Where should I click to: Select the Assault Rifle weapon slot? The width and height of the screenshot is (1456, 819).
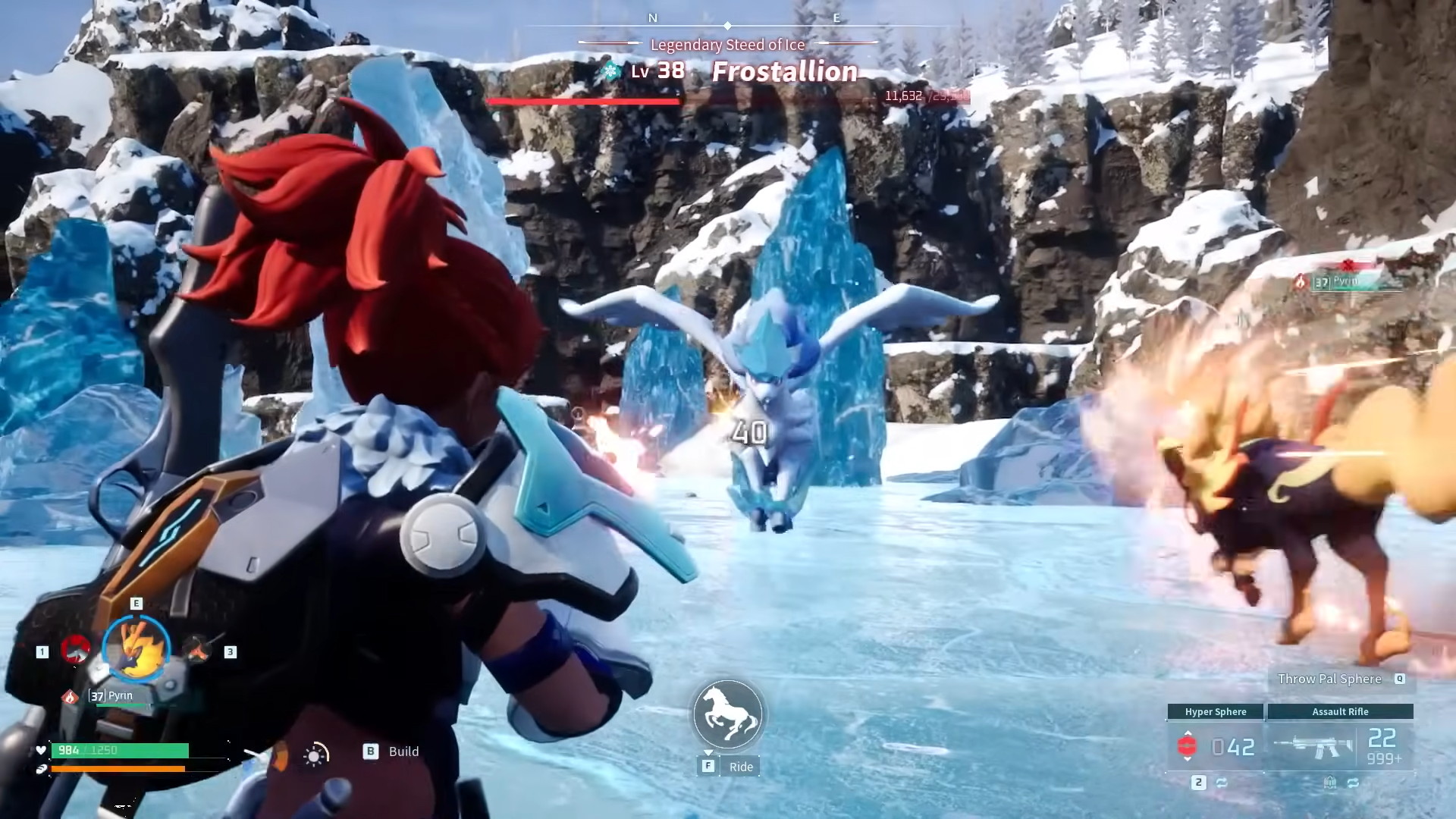coord(1340,746)
